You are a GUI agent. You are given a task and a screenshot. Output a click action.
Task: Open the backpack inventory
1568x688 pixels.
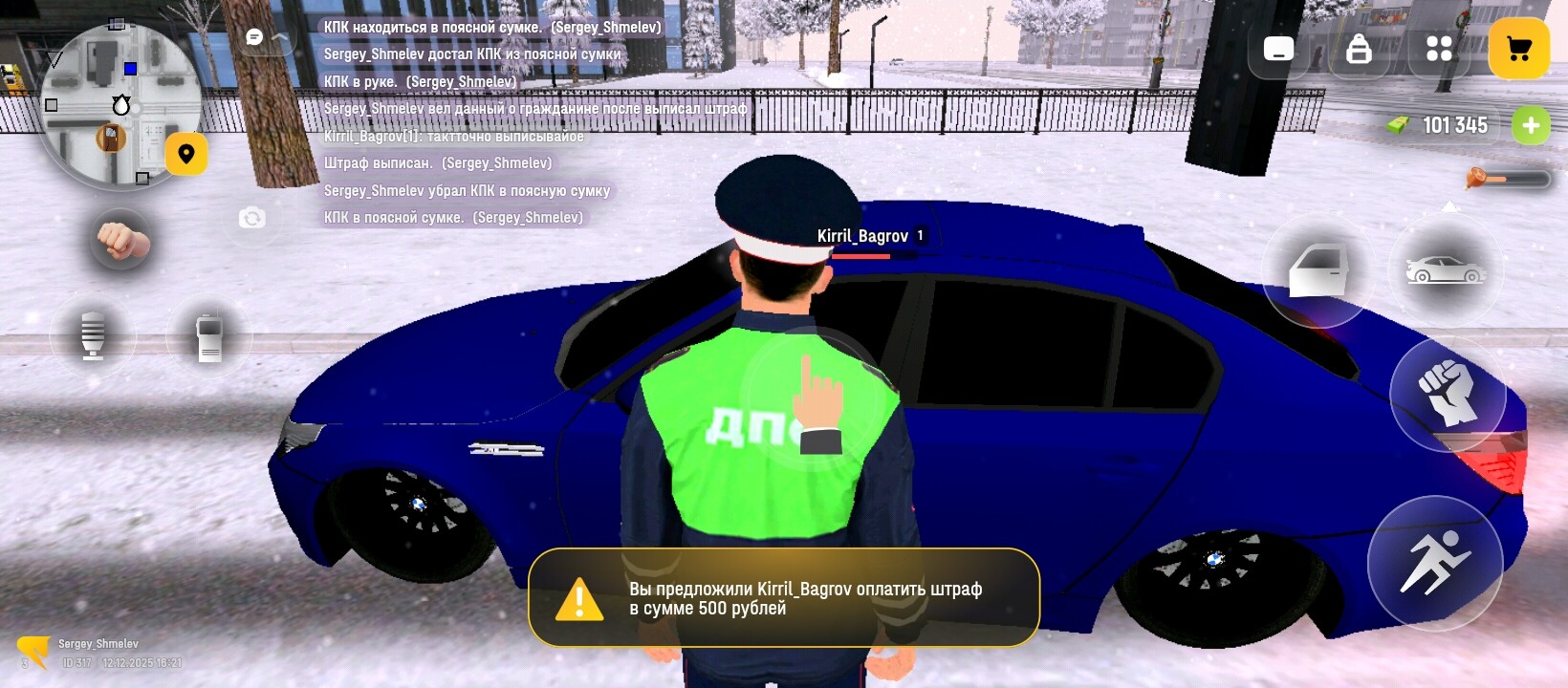(x=1359, y=49)
